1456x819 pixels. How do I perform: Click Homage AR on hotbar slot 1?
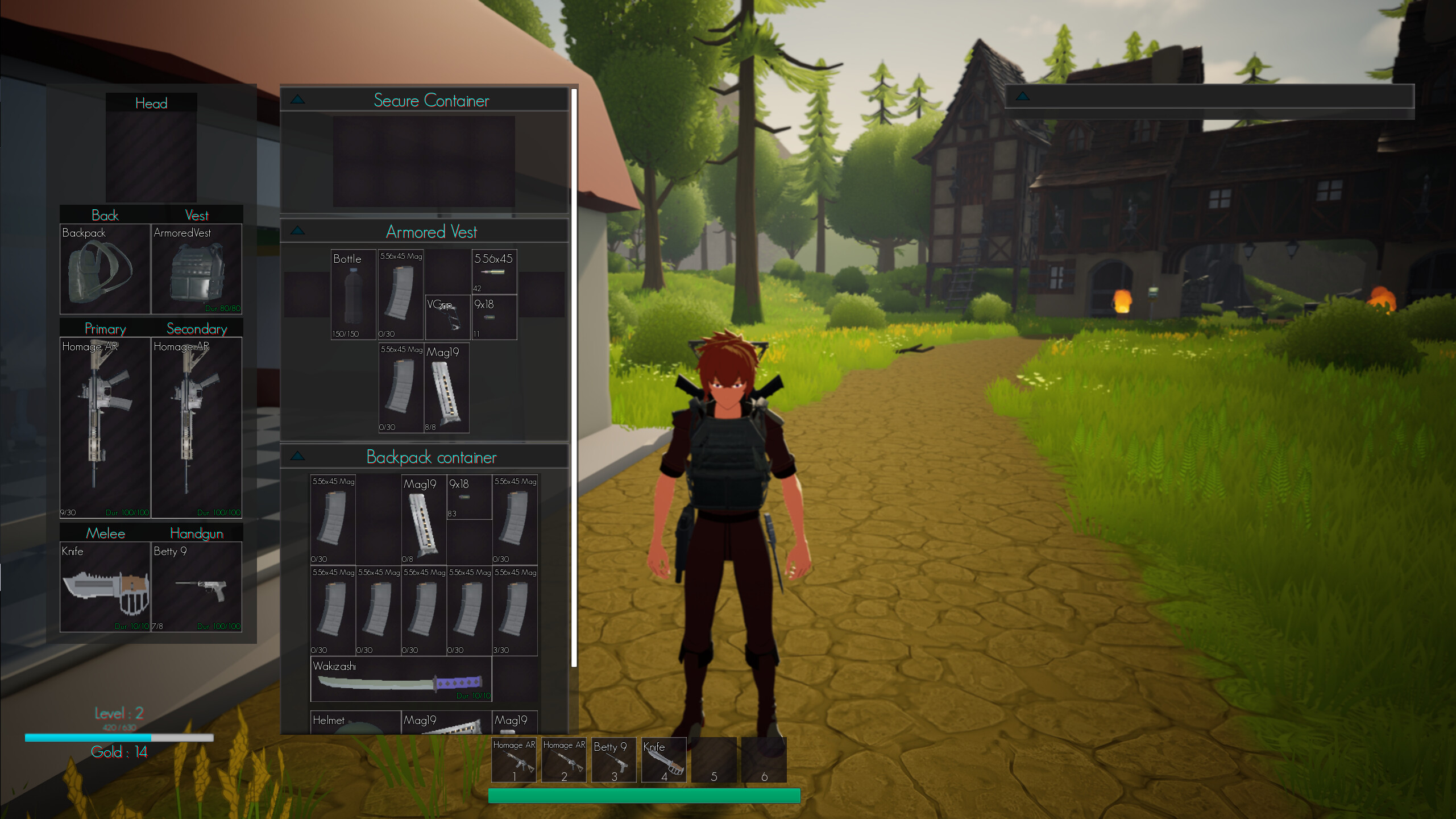pyautogui.click(x=513, y=759)
